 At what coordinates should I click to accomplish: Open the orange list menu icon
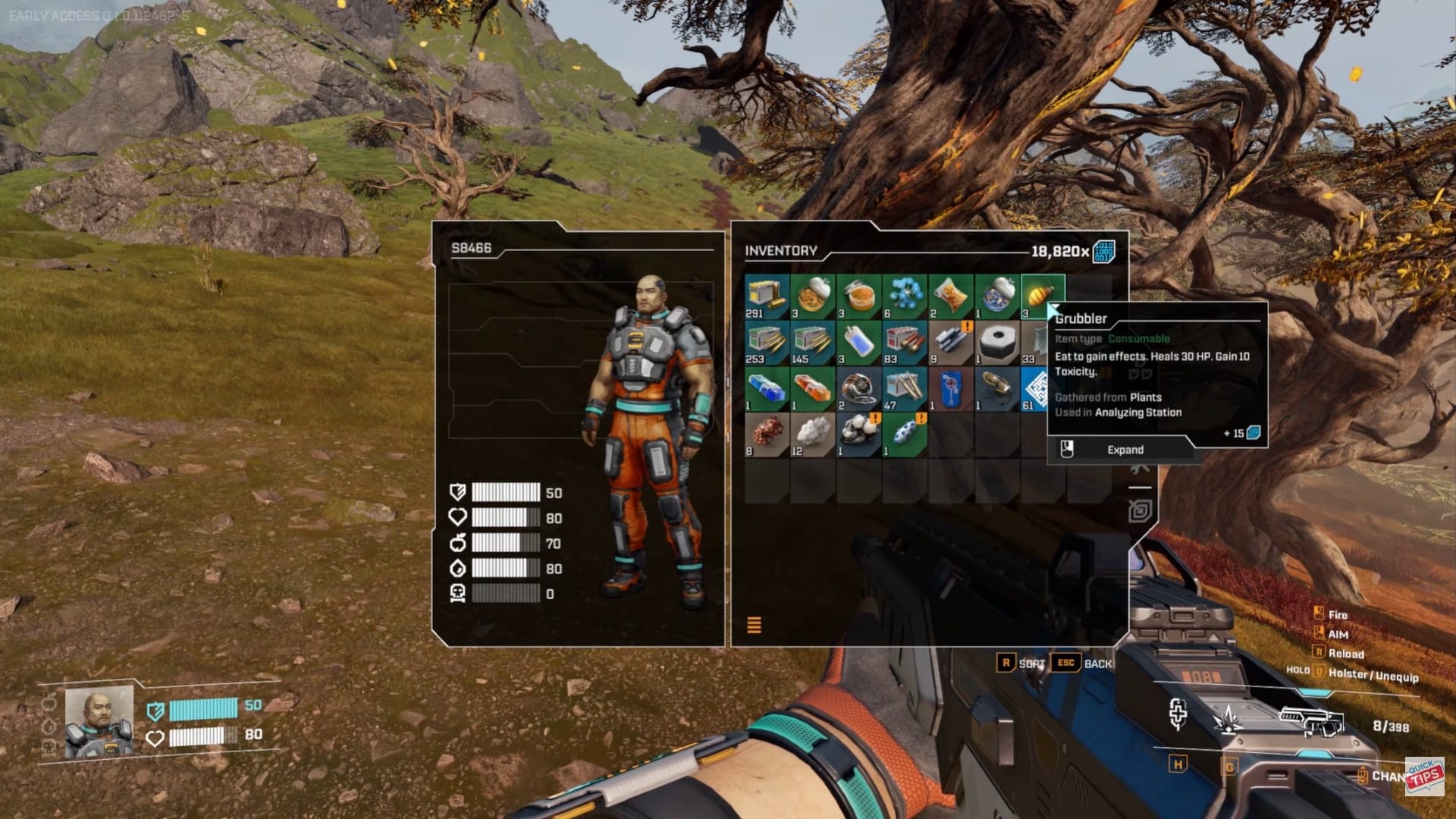pos(754,625)
